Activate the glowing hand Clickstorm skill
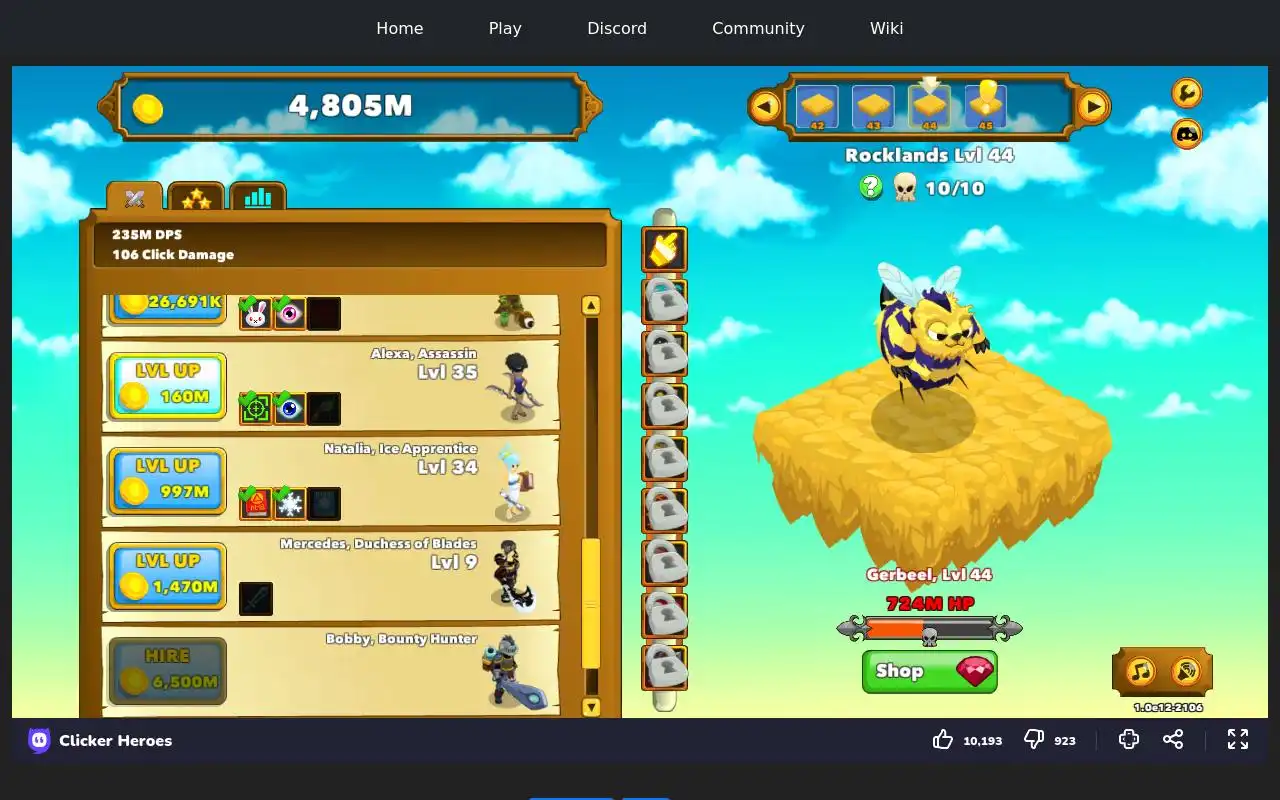 (664, 249)
